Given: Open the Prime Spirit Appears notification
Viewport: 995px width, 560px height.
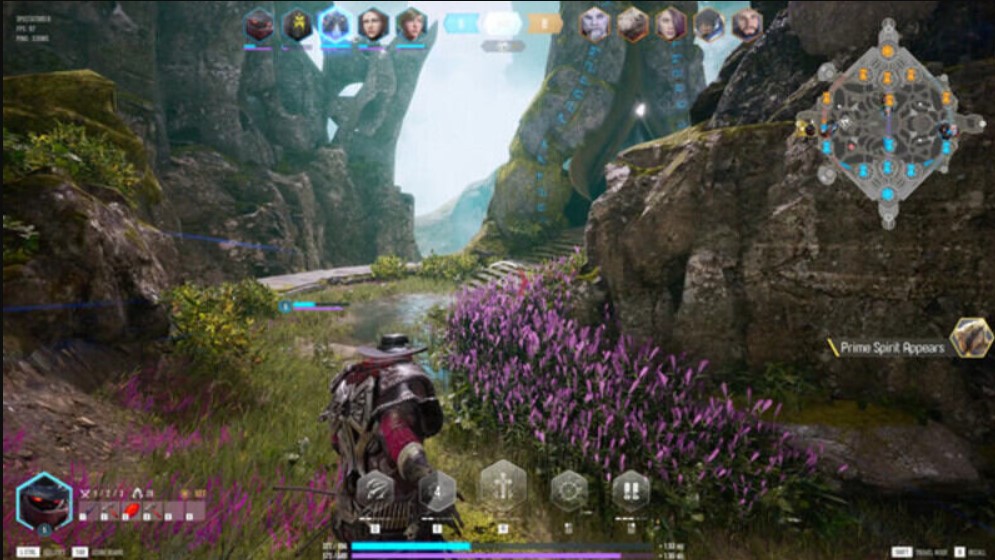Looking at the screenshot, I should pos(893,348).
